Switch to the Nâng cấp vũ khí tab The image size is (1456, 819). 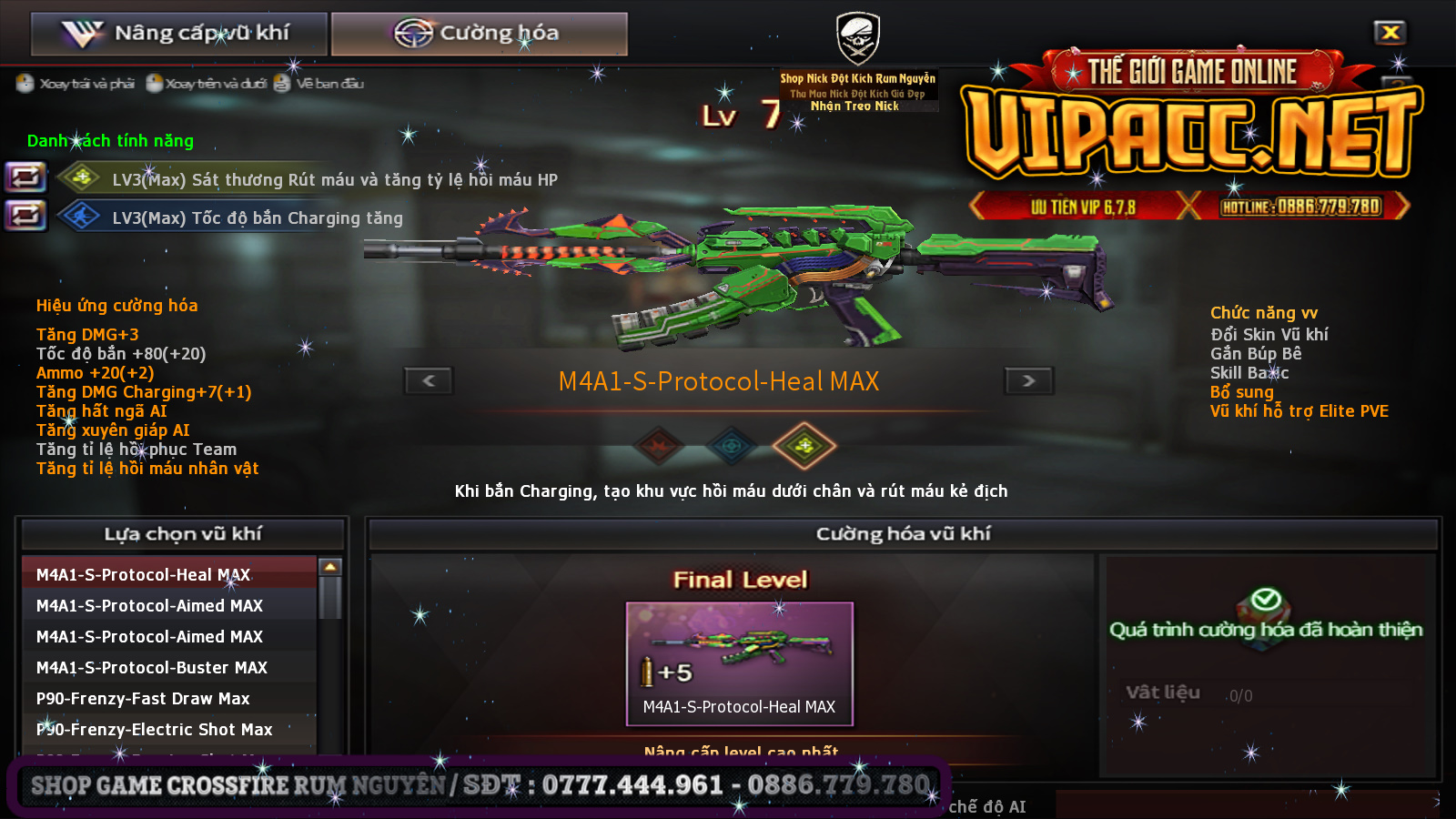pyautogui.click(x=178, y=34)
